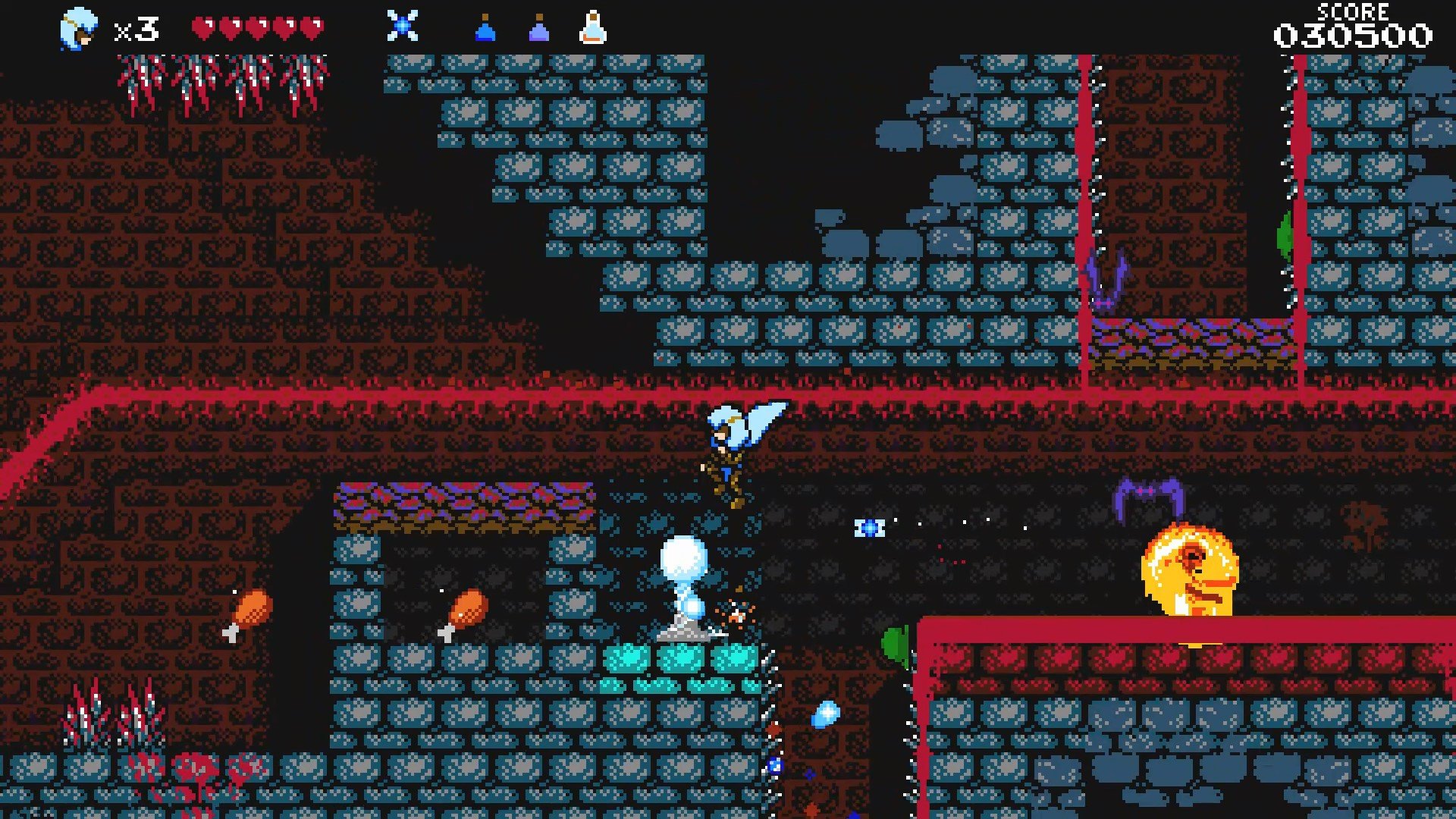Screen dimensions: 1456x819
Task: Select the x3 lives counter
Action: [x=136, y=28]
